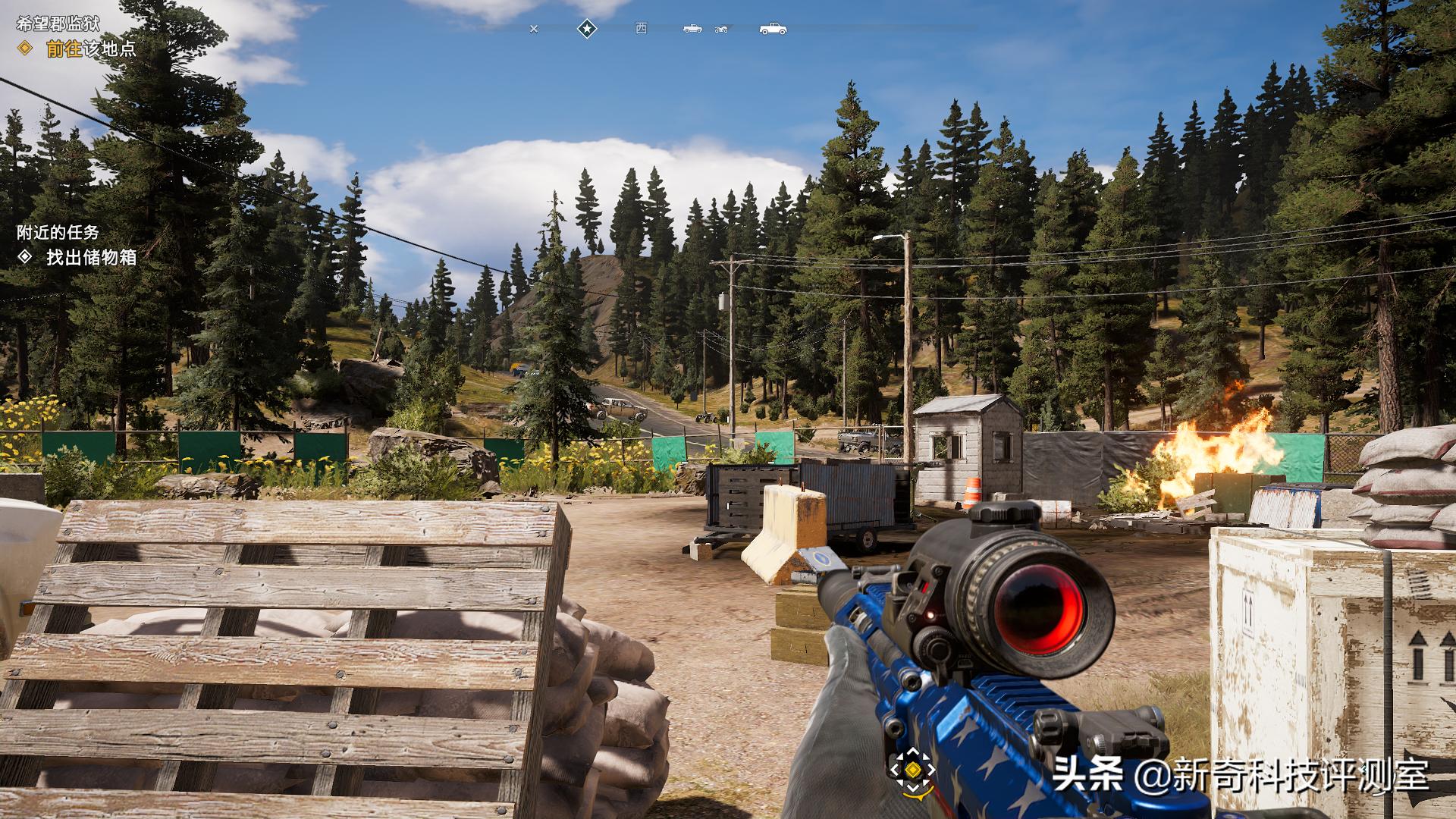Click the star objective marker on compass
Image resolution: width=1456 pixels, height=819 pixels.
[587, 29]
